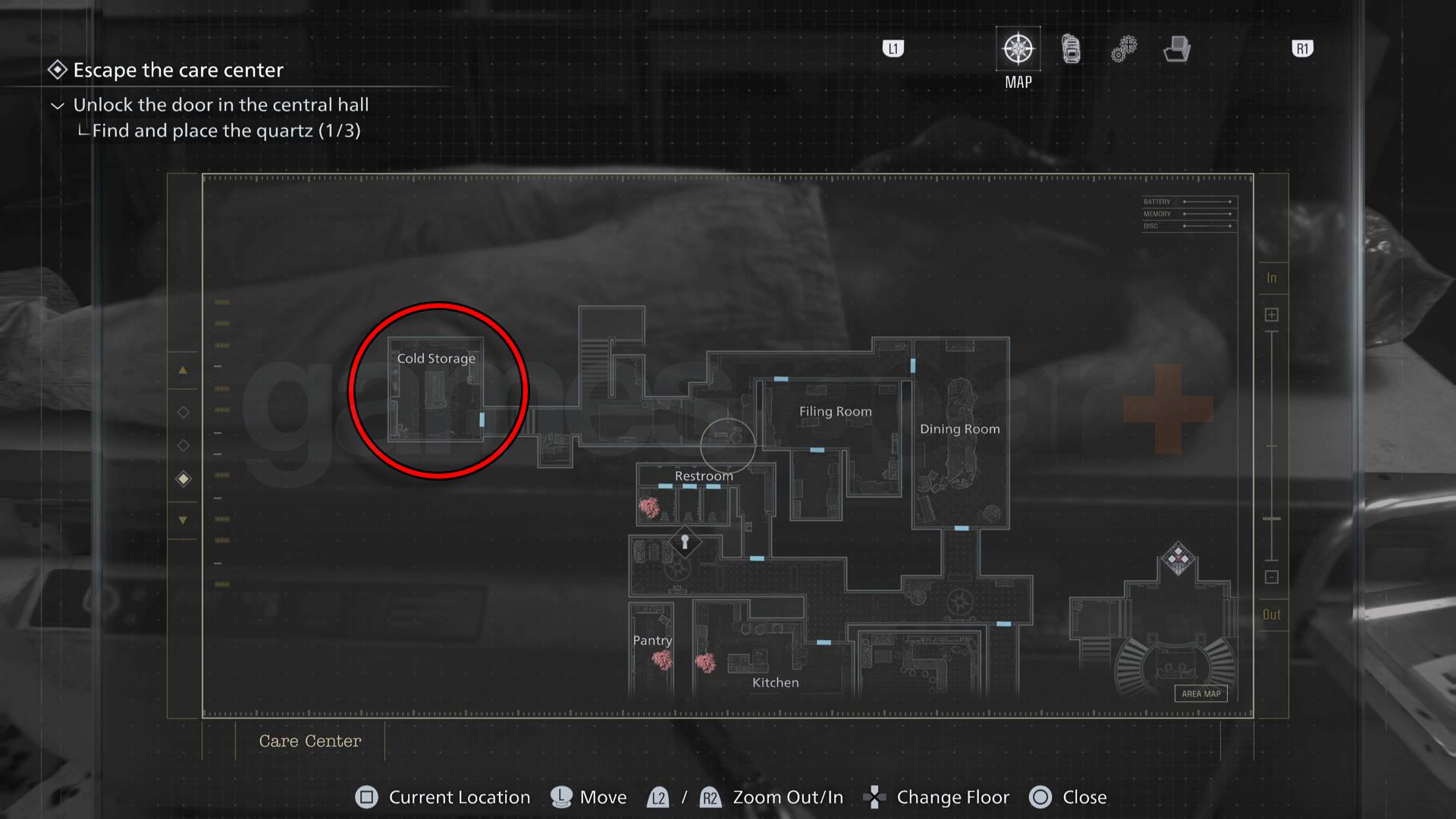Click the down arrow to change floor
1456x819 pixels.
pos(183,520)
